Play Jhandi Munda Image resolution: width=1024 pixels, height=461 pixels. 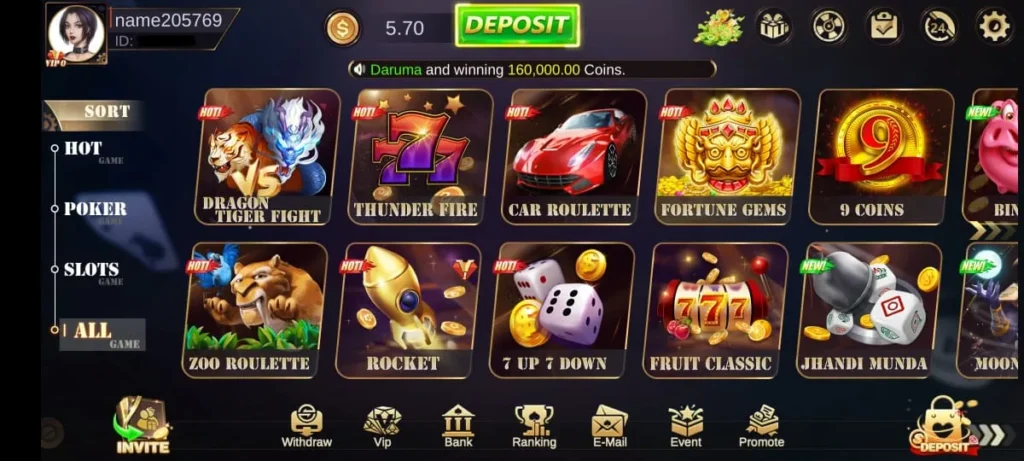(x=866, y=310)
